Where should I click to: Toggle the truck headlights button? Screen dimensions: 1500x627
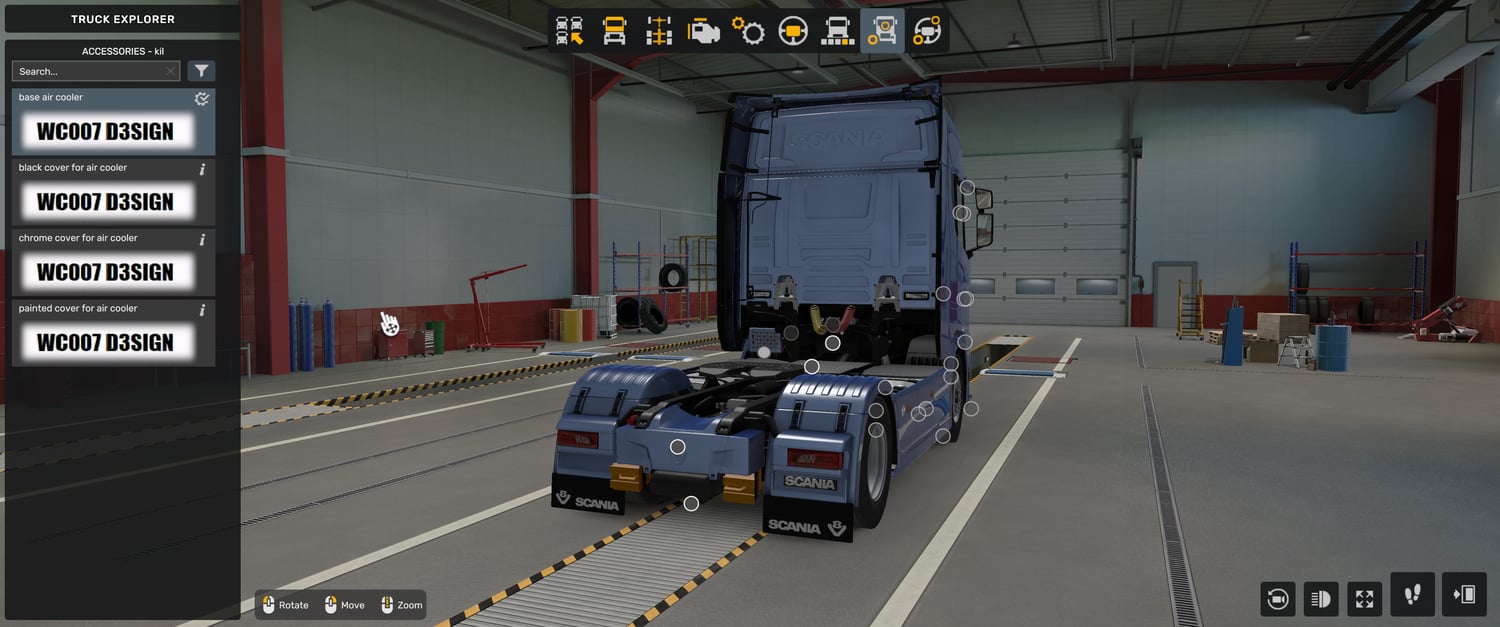1321,599
